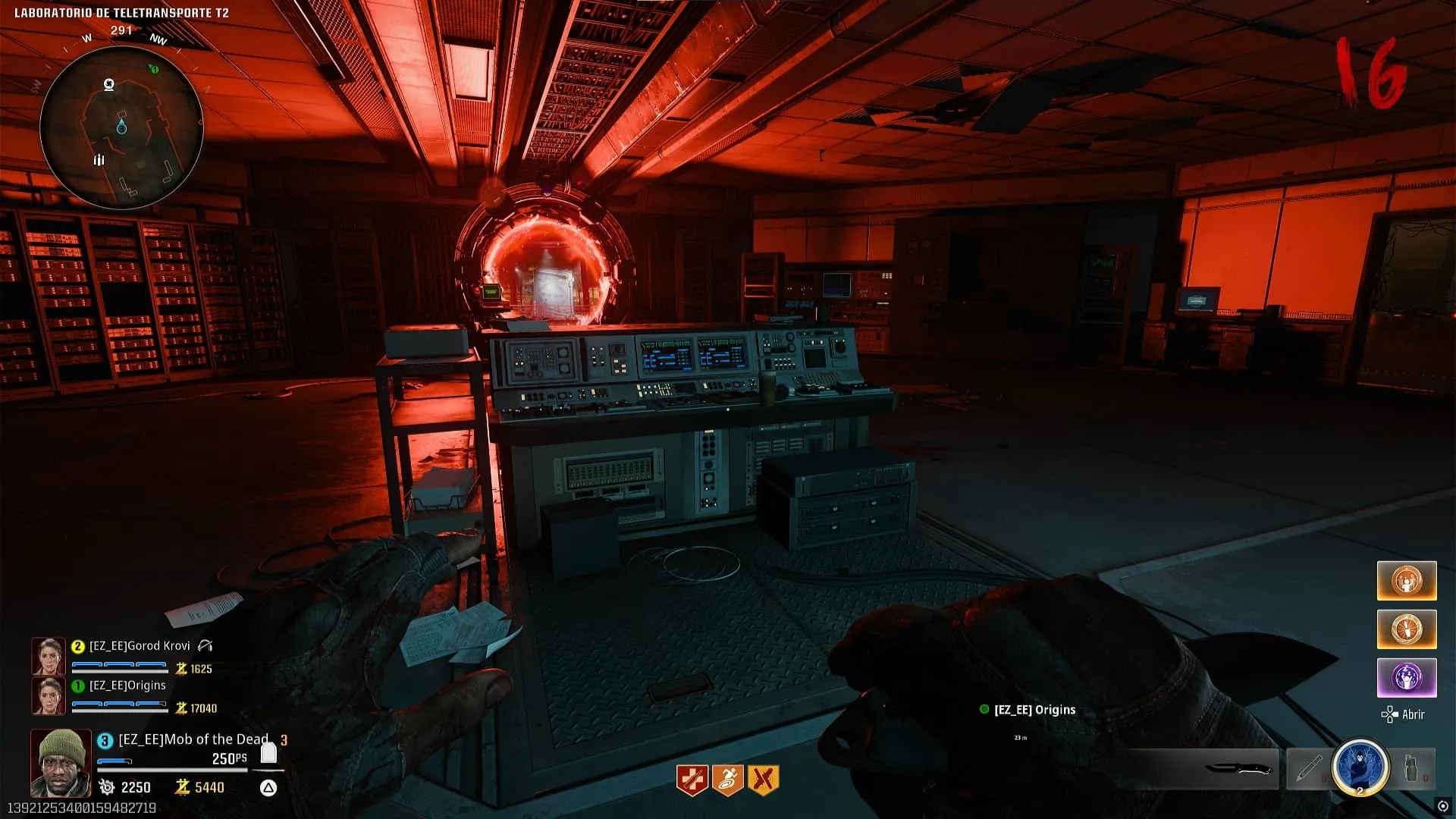The height and width of the screenshot is (819, 1456).
Task: Click the target icon in bottom-right corner
Action: (1442, 806)
